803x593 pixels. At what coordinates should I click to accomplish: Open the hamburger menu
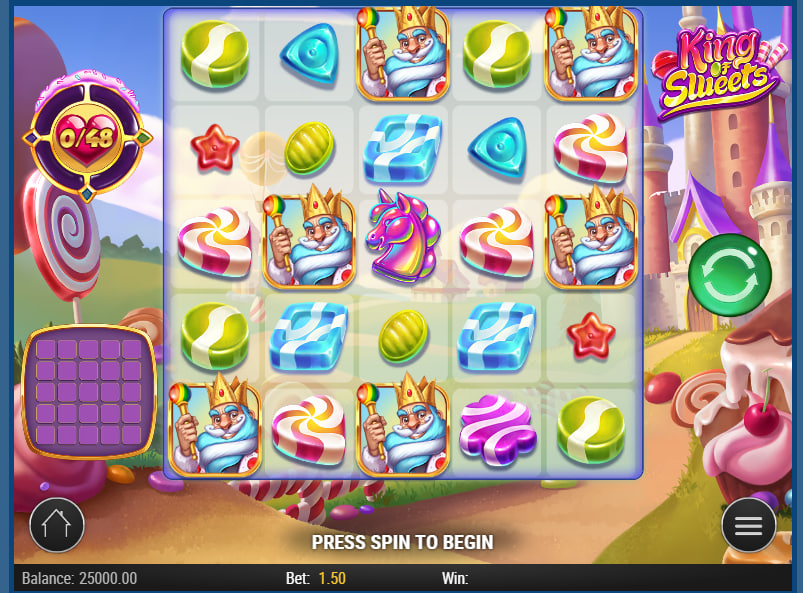pos(749,525)
